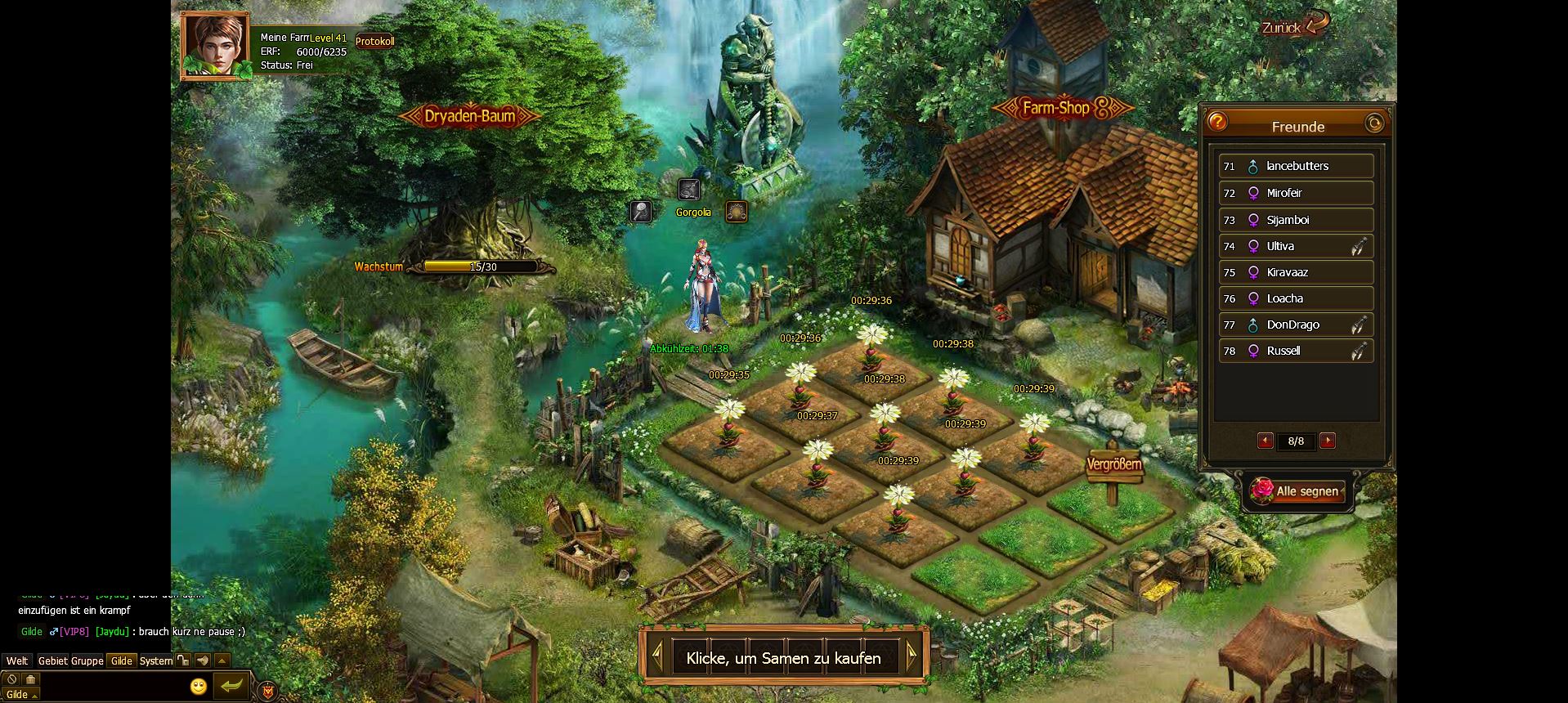Bless all friends with Alle segnen
Viewport: 1568px width, 703px height.
point(1298,491)
